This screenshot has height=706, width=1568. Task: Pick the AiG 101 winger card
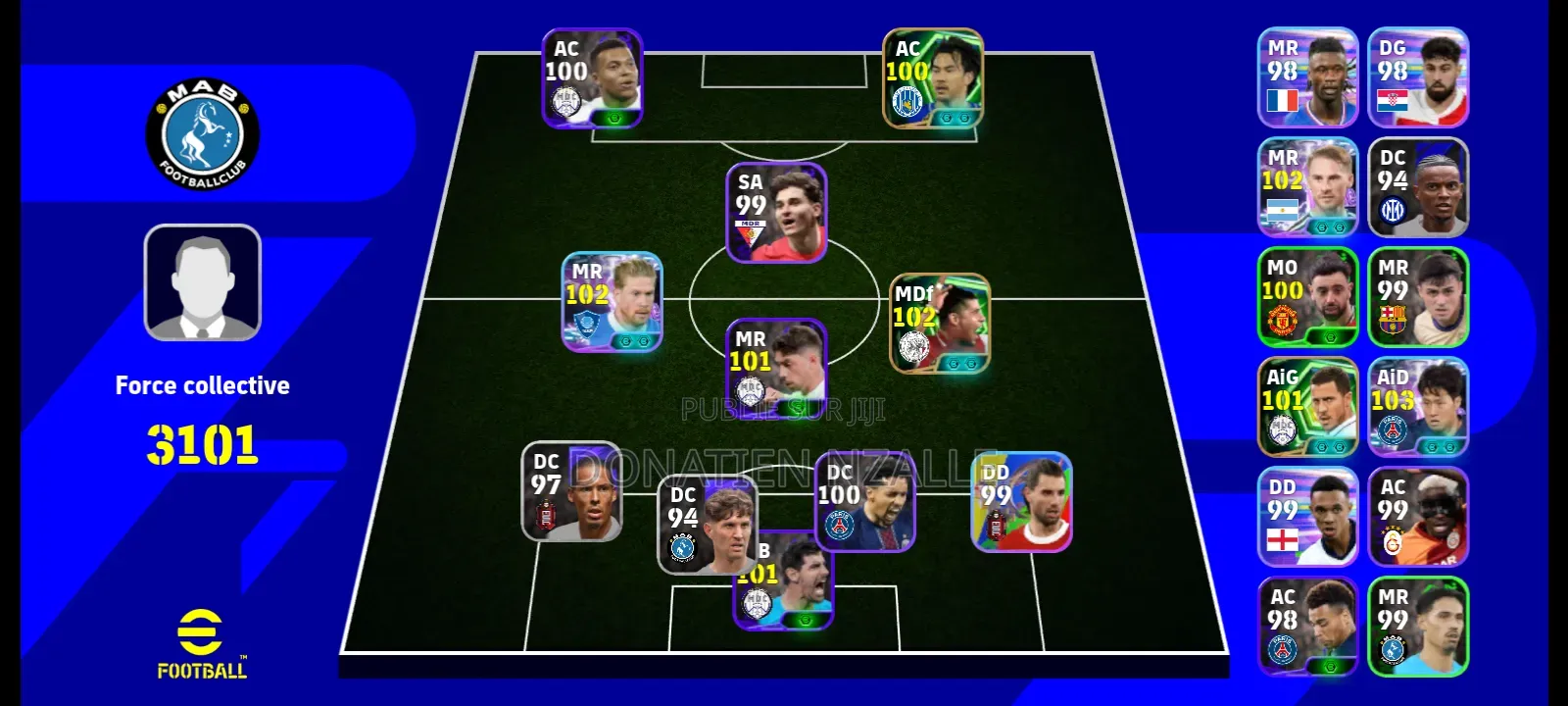click(1307, 407)
